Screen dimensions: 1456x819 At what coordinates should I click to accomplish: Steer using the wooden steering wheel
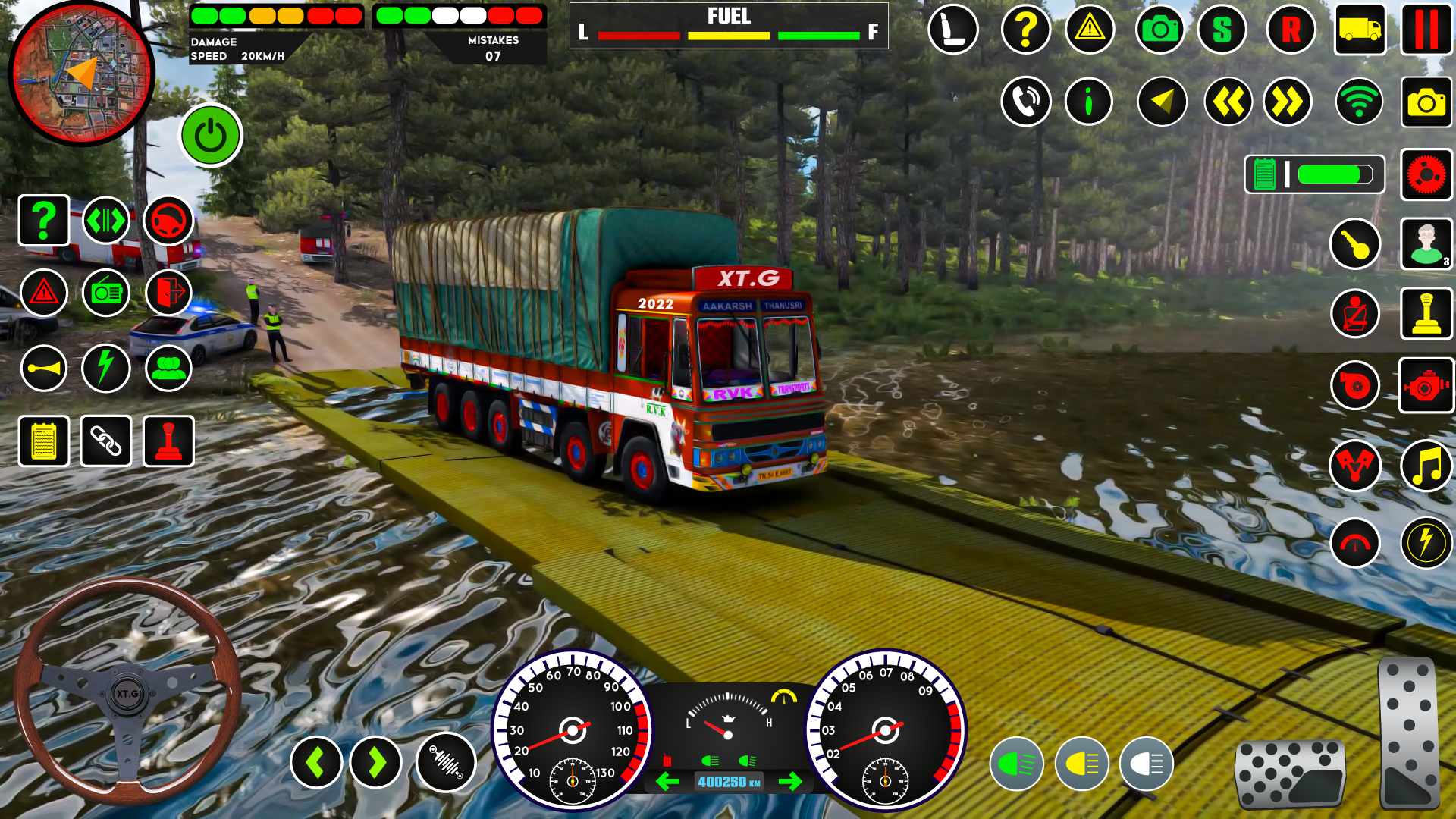point(127,692)
